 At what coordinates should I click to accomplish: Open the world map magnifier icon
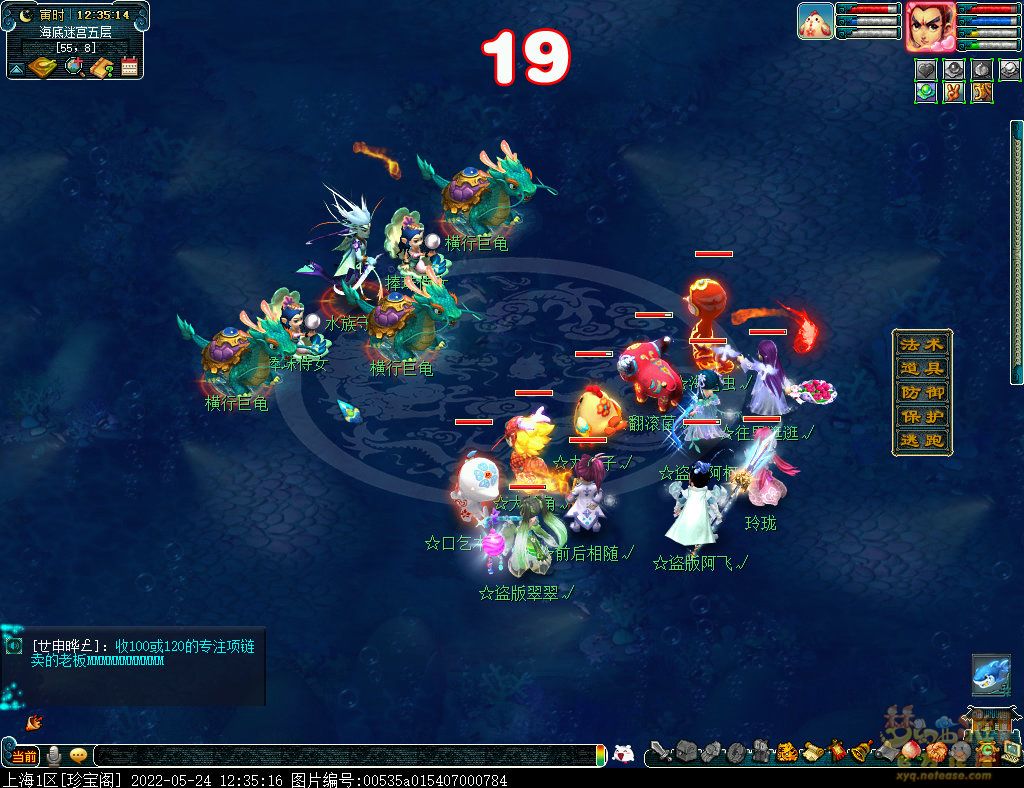pos(74,67)
